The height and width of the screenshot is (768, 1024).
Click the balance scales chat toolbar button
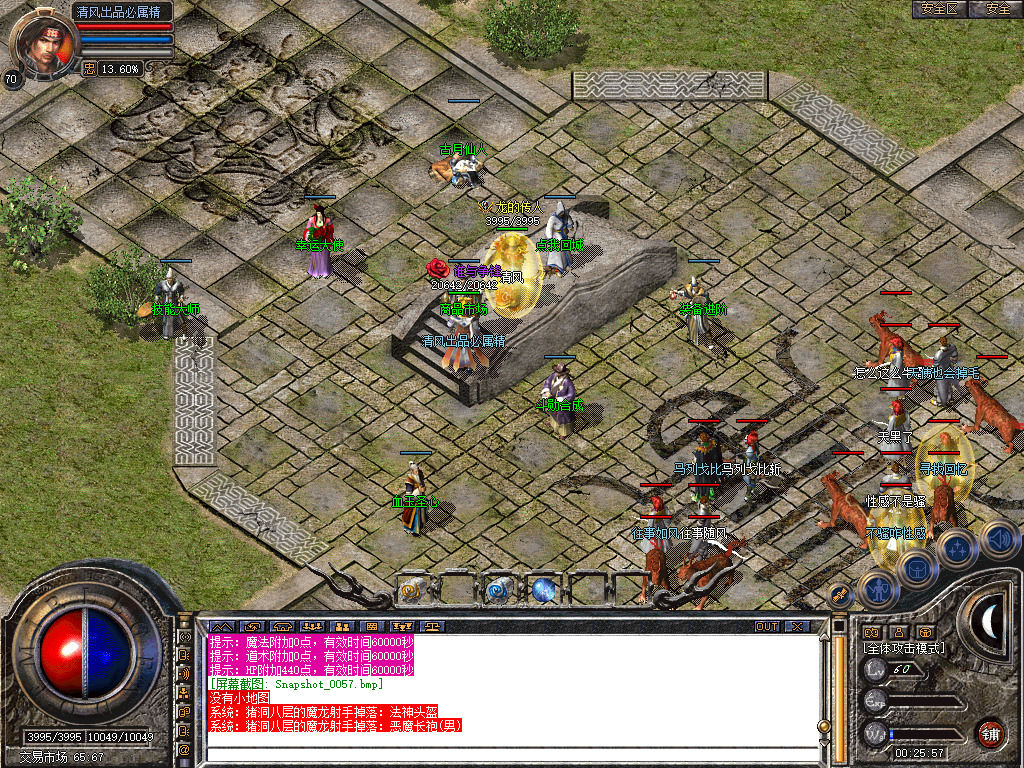pos(433,626)
